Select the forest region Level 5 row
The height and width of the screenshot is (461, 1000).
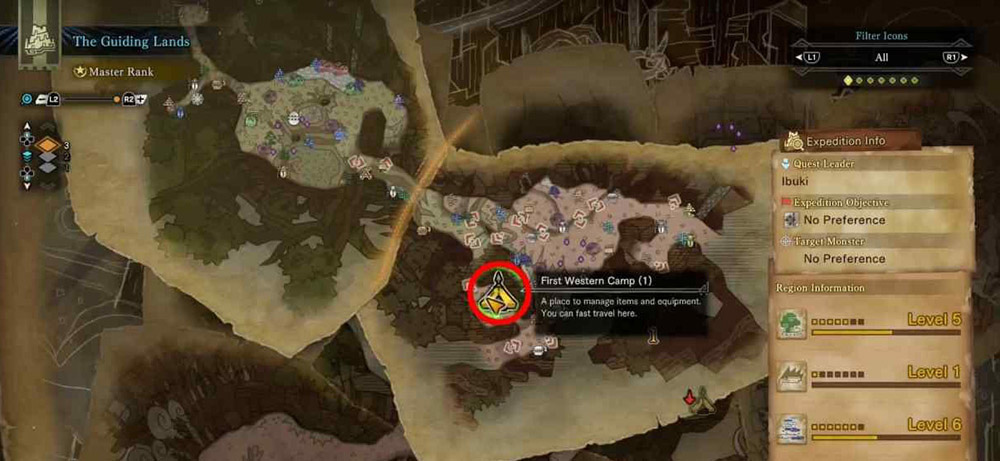(x=870, y=323)
